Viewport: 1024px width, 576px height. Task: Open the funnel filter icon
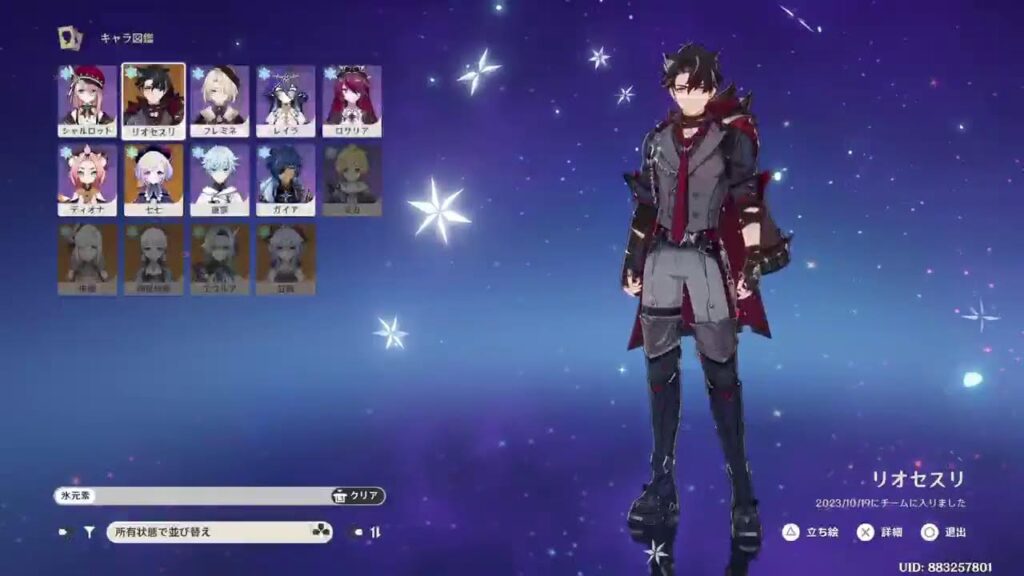point(88,533)
